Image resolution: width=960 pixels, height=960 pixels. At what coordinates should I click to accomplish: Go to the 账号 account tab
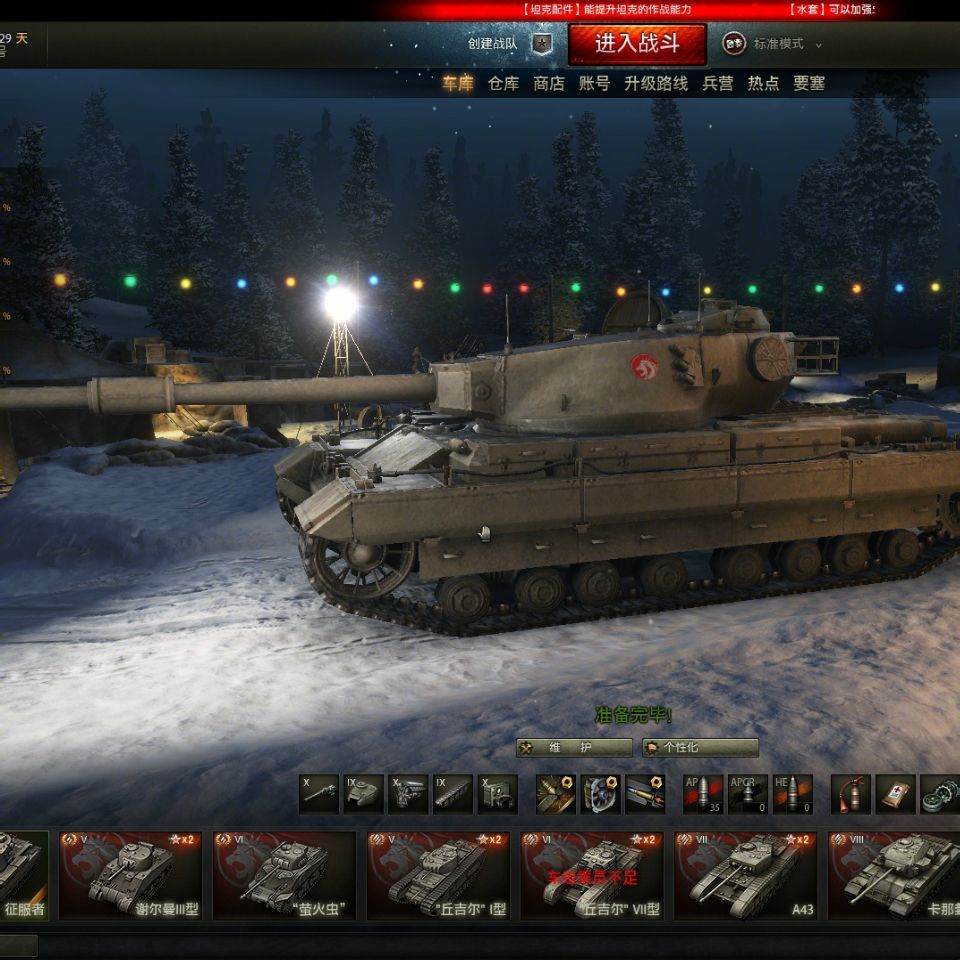pyautogui.click(x=594, y=84)
